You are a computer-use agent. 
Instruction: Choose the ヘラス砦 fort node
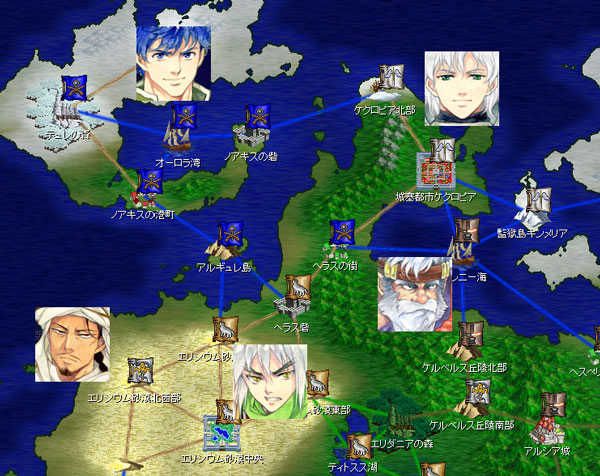tap(295, 299)
